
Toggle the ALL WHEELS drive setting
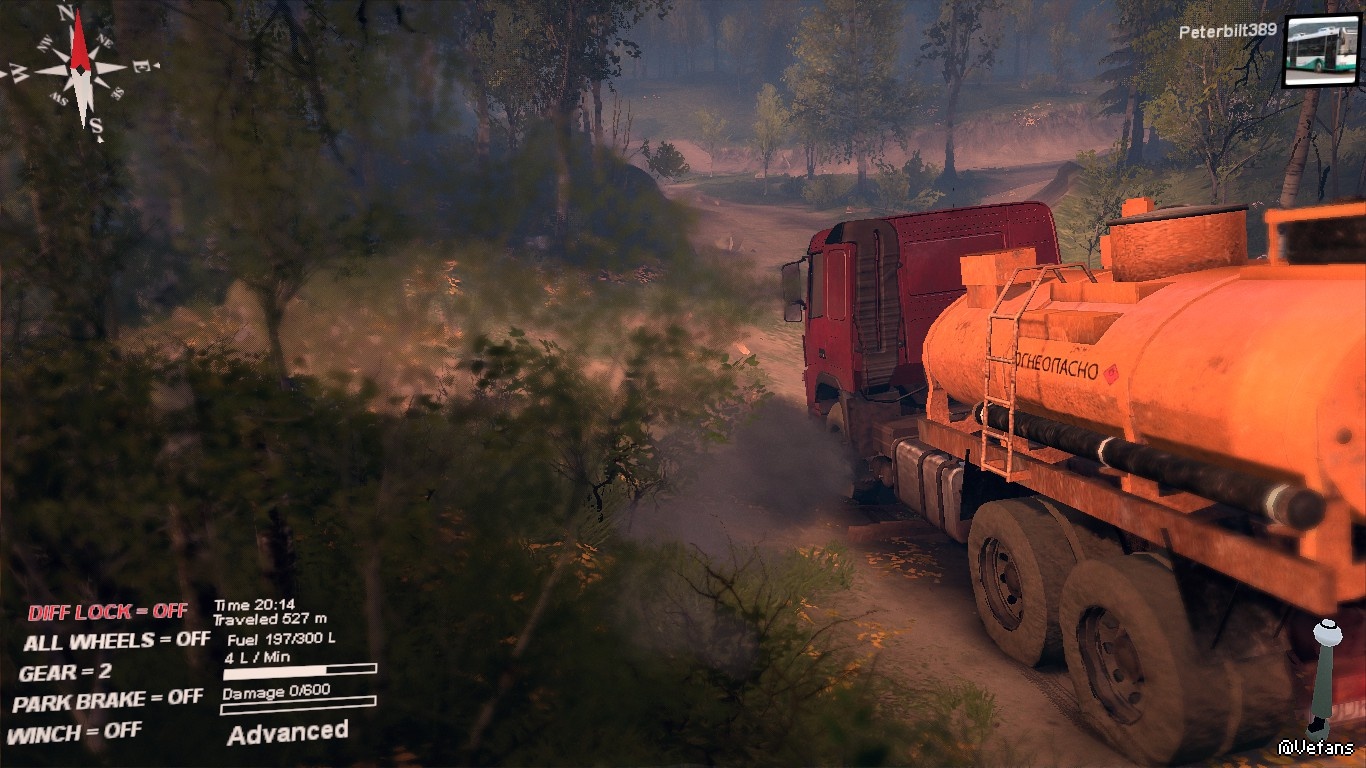[x=116, y=641]
